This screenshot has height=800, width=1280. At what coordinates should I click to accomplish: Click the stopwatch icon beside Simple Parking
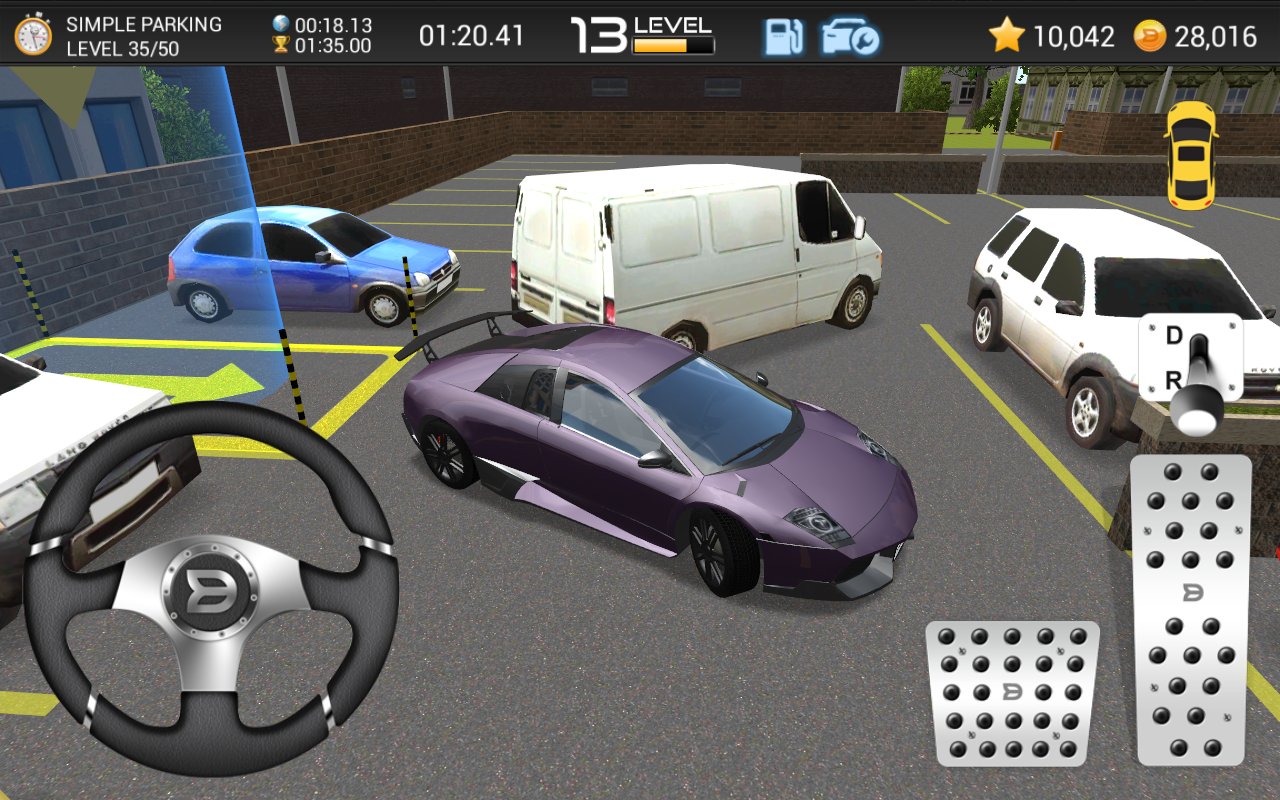pos(34,33)
